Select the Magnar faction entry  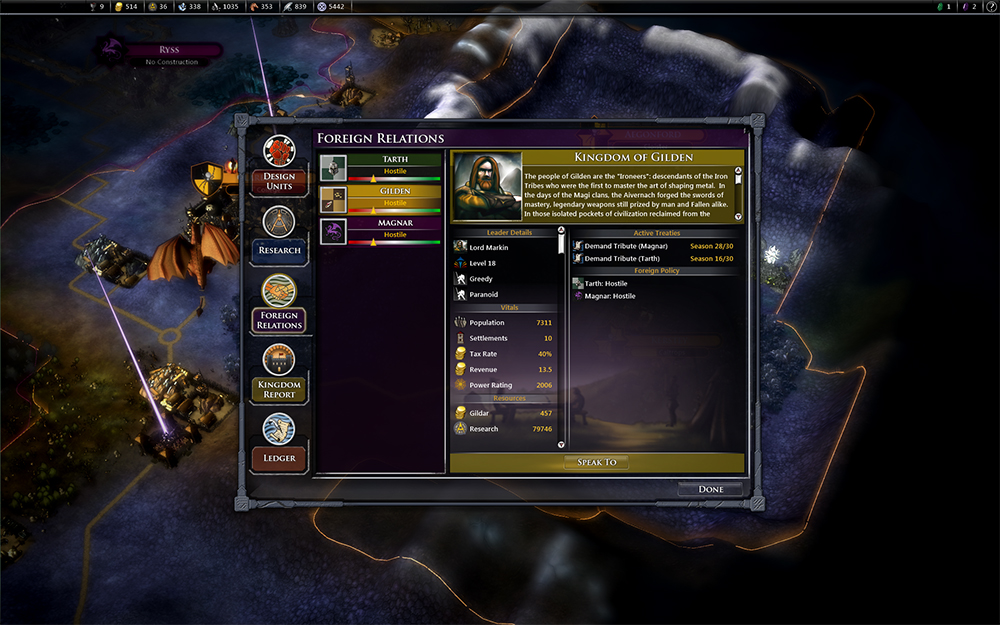pos(380,231)
